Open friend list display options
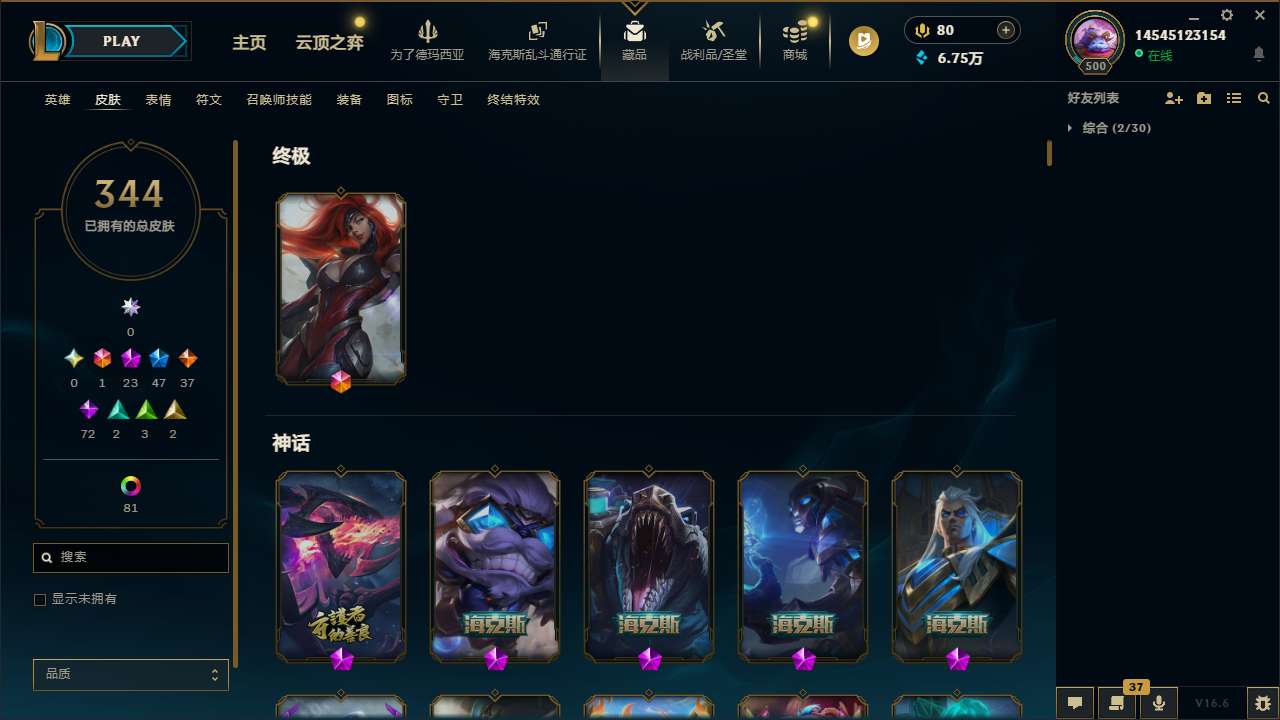This screenshot has width=1280, height=720. click(x=1234, y=98)
